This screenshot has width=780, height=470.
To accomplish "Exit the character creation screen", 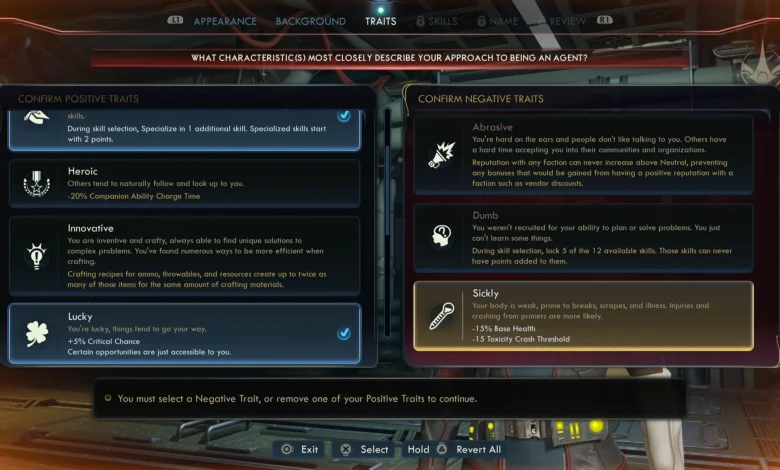I will [300, 449].
